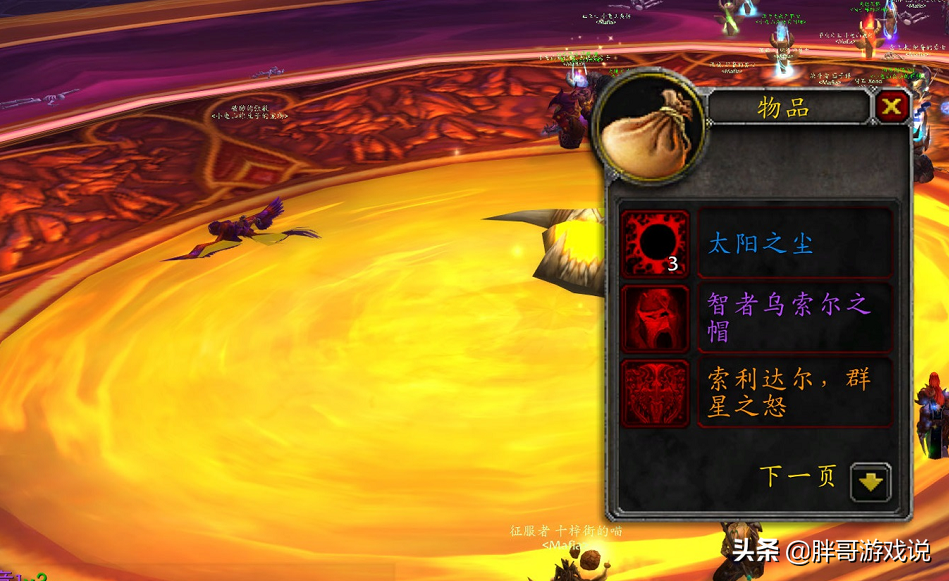Close the loot window with the X

coord(891,107)
